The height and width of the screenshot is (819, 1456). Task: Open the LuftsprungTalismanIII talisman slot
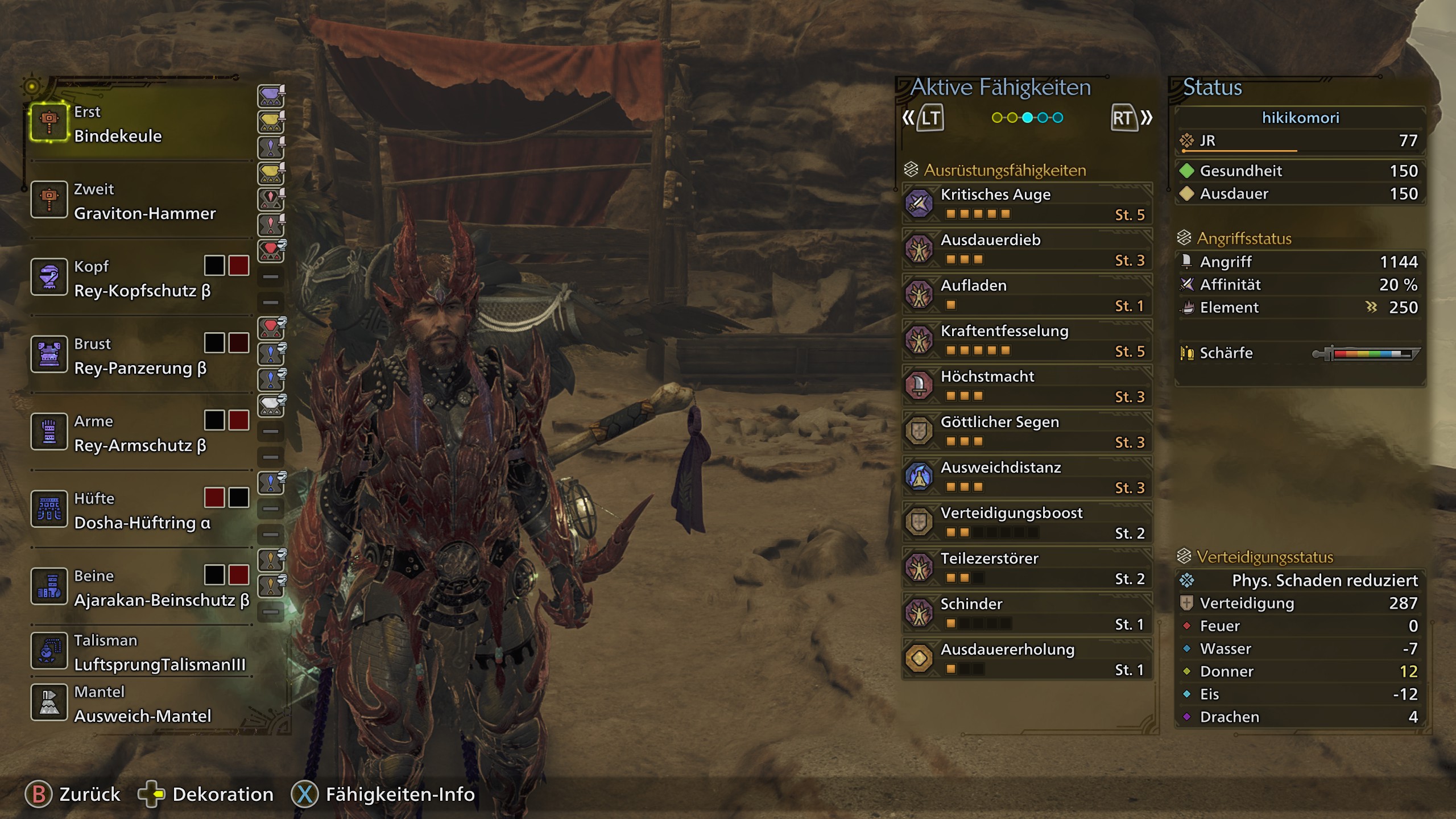pyautogui.click(x=139, y=652)
